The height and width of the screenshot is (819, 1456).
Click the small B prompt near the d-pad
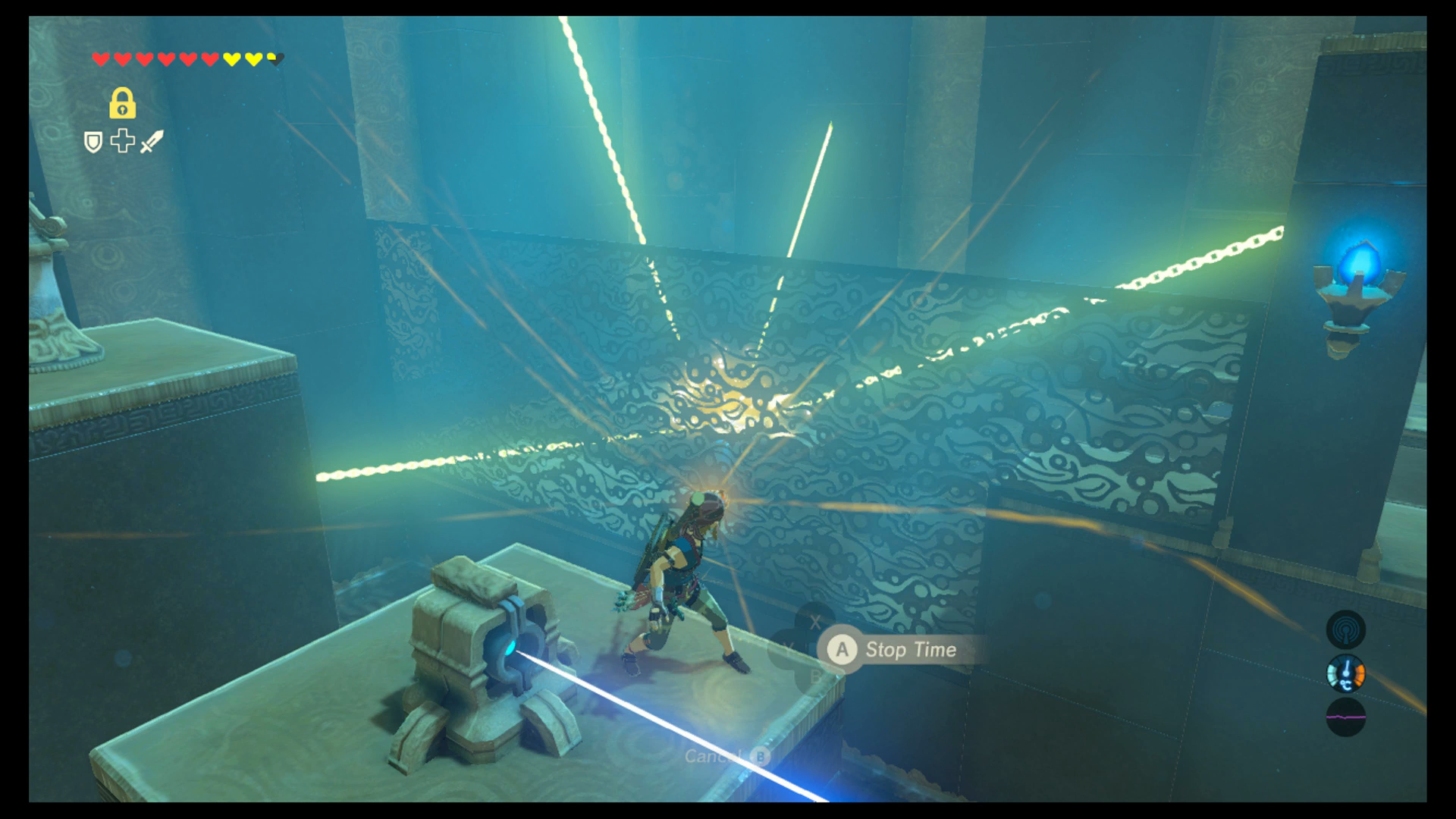pos(815,674)
